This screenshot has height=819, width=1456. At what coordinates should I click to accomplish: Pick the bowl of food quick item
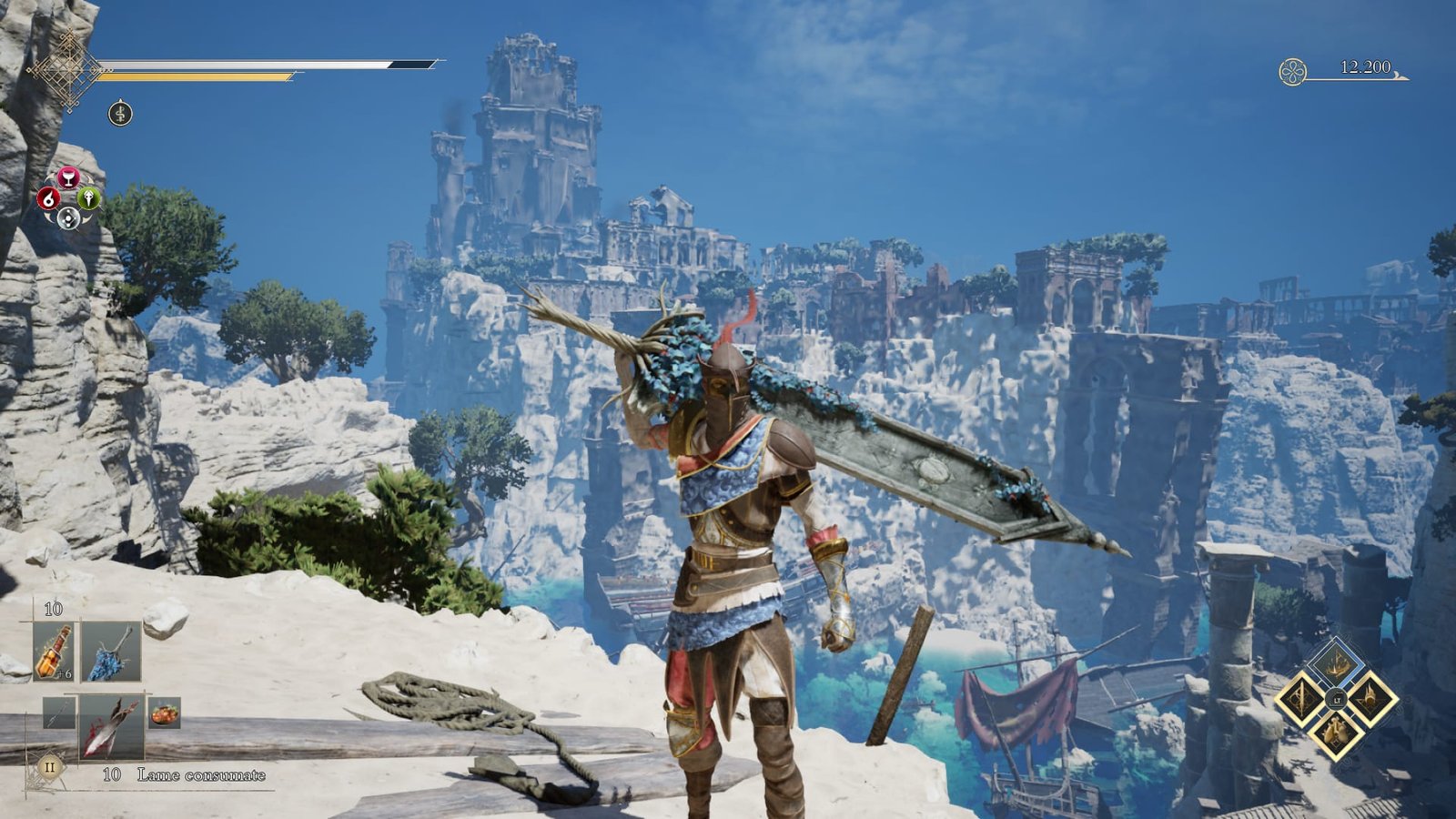(165, 713)
